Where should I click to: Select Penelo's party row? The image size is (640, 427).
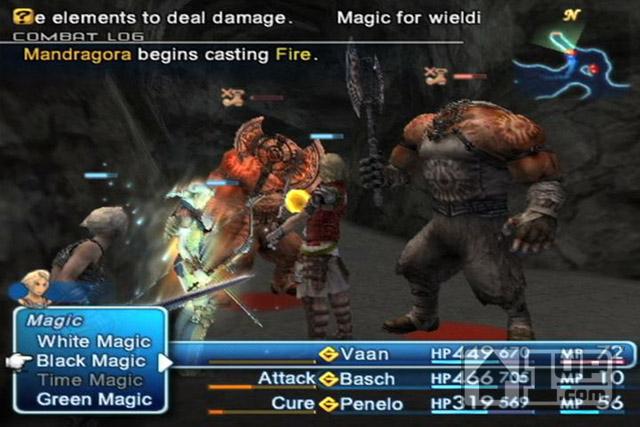(x=370, y=403)
